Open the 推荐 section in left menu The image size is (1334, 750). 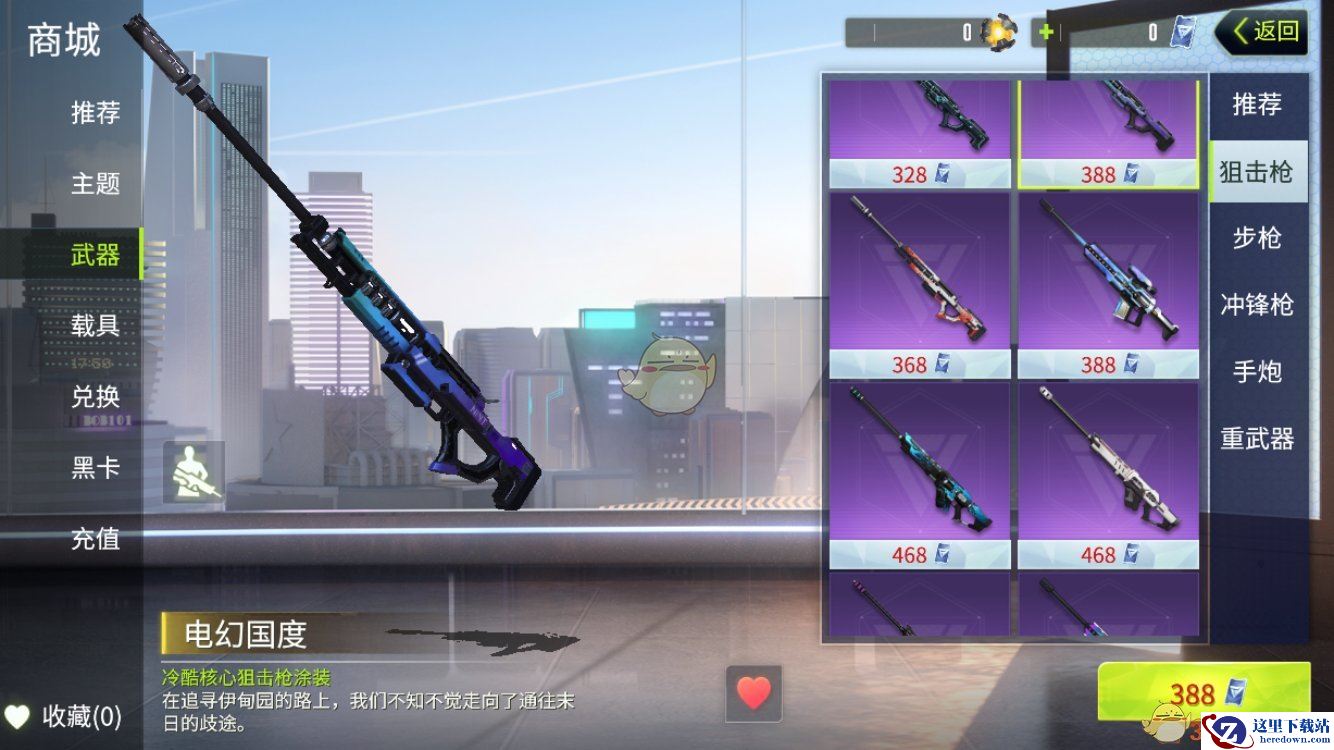click(x=95, y=113)
